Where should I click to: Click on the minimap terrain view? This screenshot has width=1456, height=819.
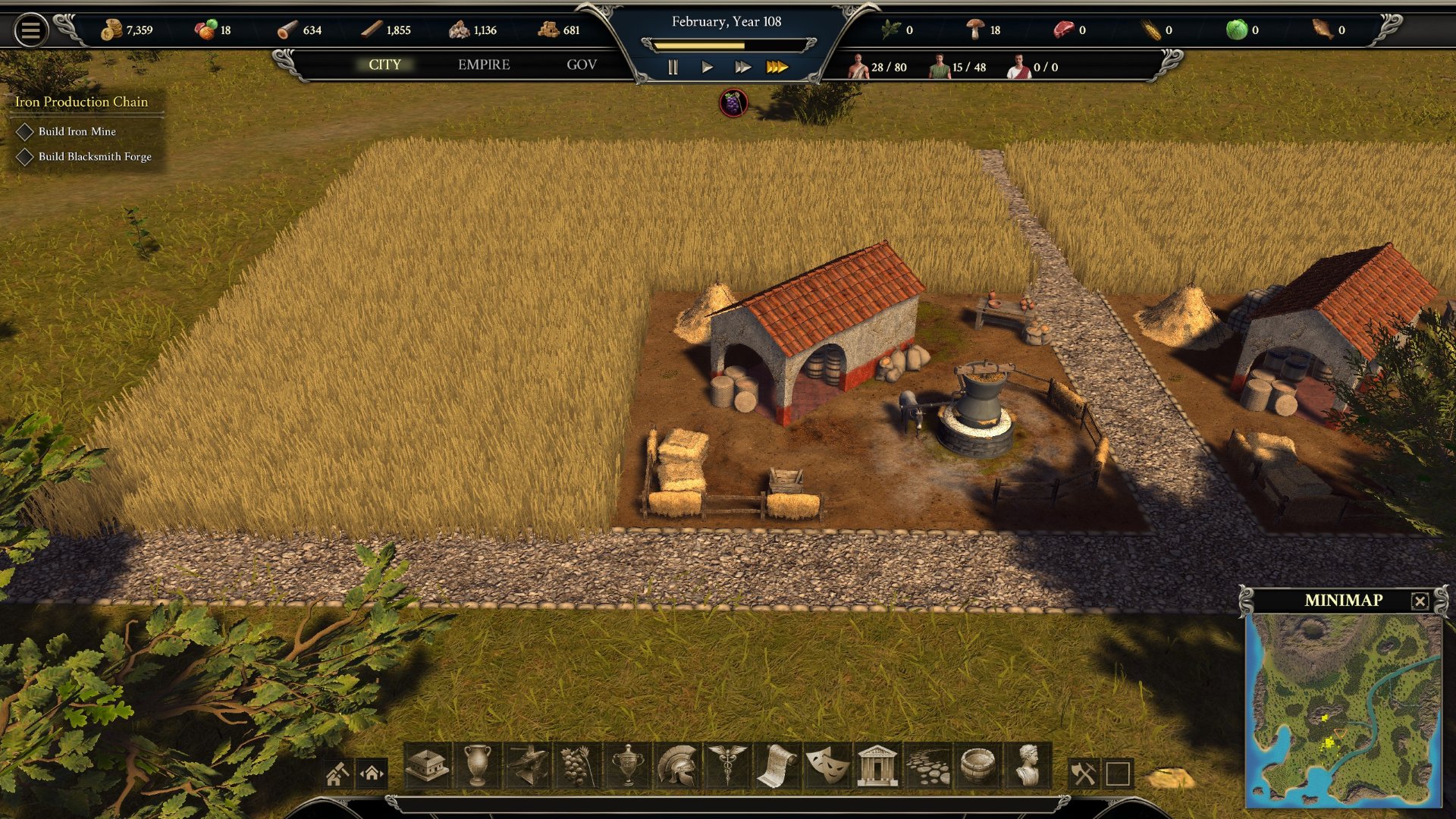click(1343, 709)
